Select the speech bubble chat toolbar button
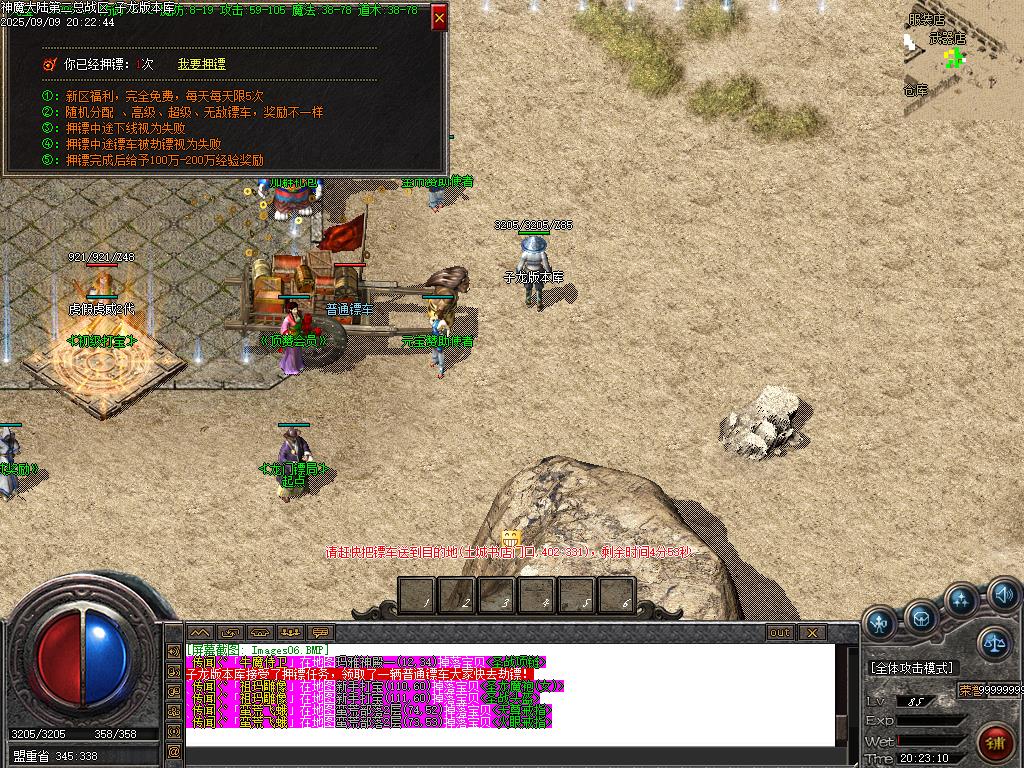Viewport: 1024px width, 768px height. coord(321,633)
